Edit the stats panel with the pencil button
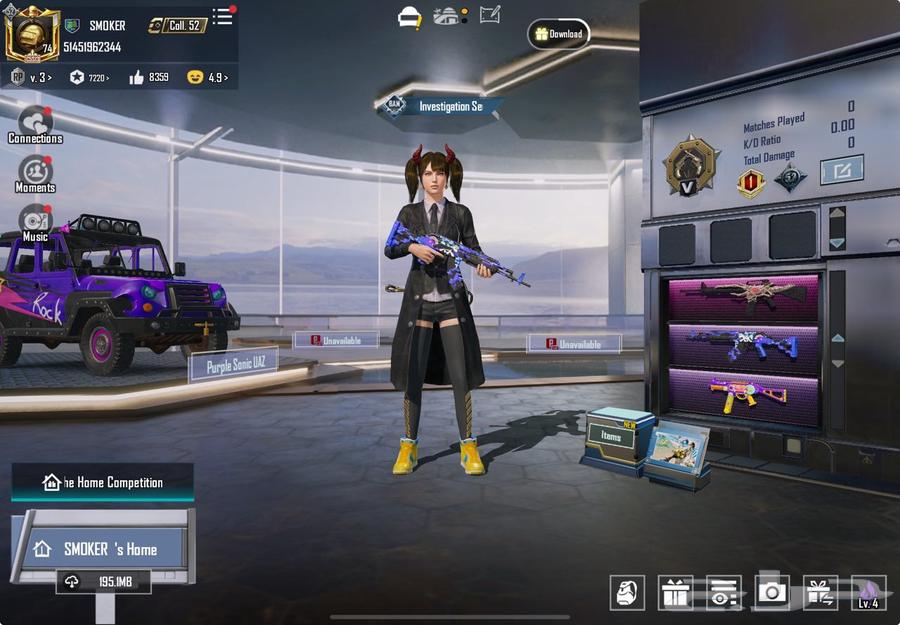The width and height of the screenshot is (900, 625). tap(841, 170)
